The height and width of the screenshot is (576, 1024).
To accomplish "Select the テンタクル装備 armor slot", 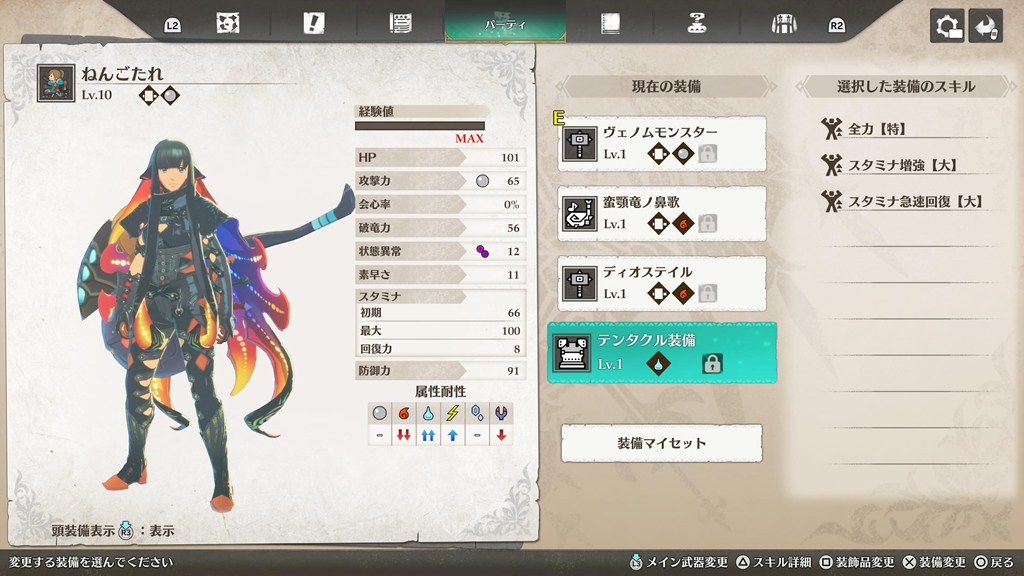I will pyautogui.click(x=662, y=352).
